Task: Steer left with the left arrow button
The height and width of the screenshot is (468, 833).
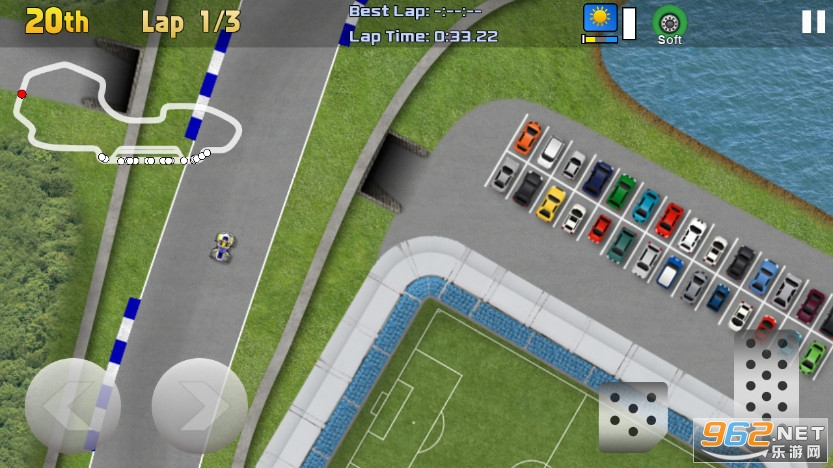Action: 72,405
